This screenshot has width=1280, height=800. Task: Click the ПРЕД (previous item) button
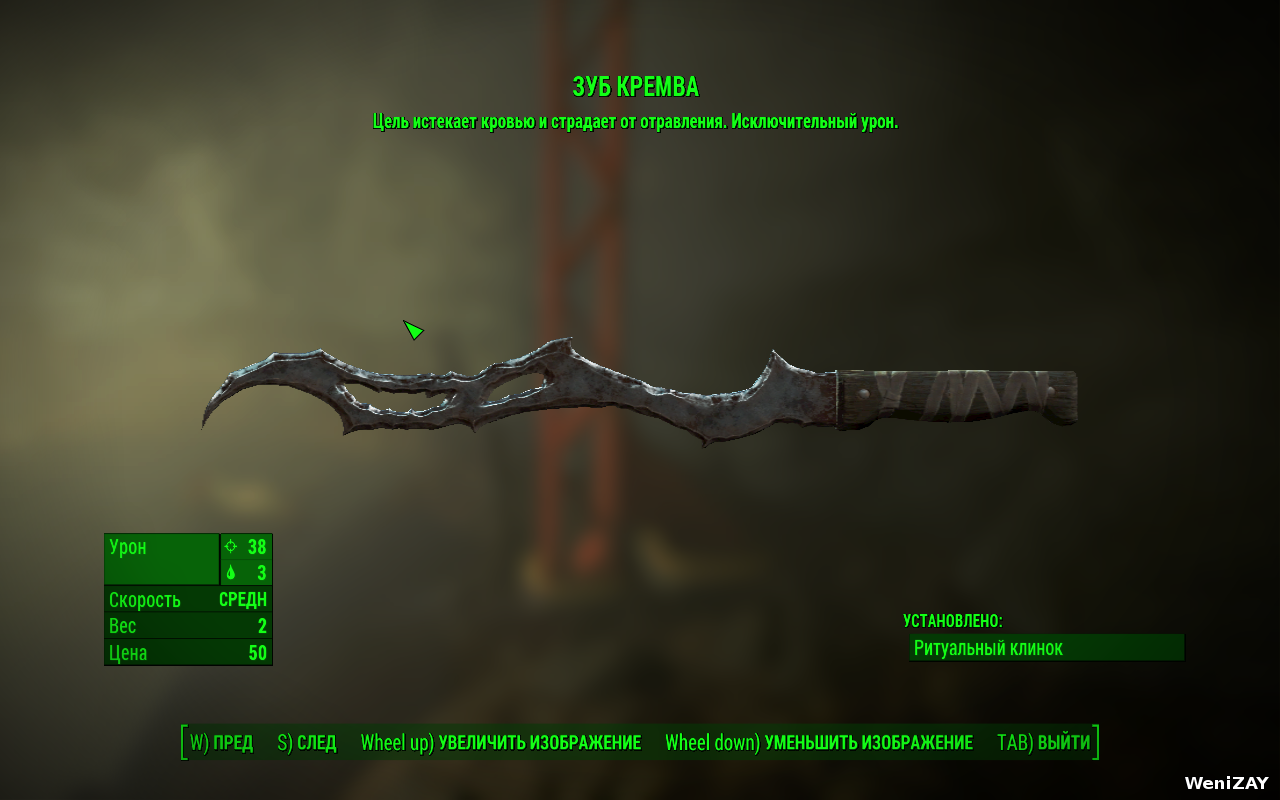coord(222,743)
